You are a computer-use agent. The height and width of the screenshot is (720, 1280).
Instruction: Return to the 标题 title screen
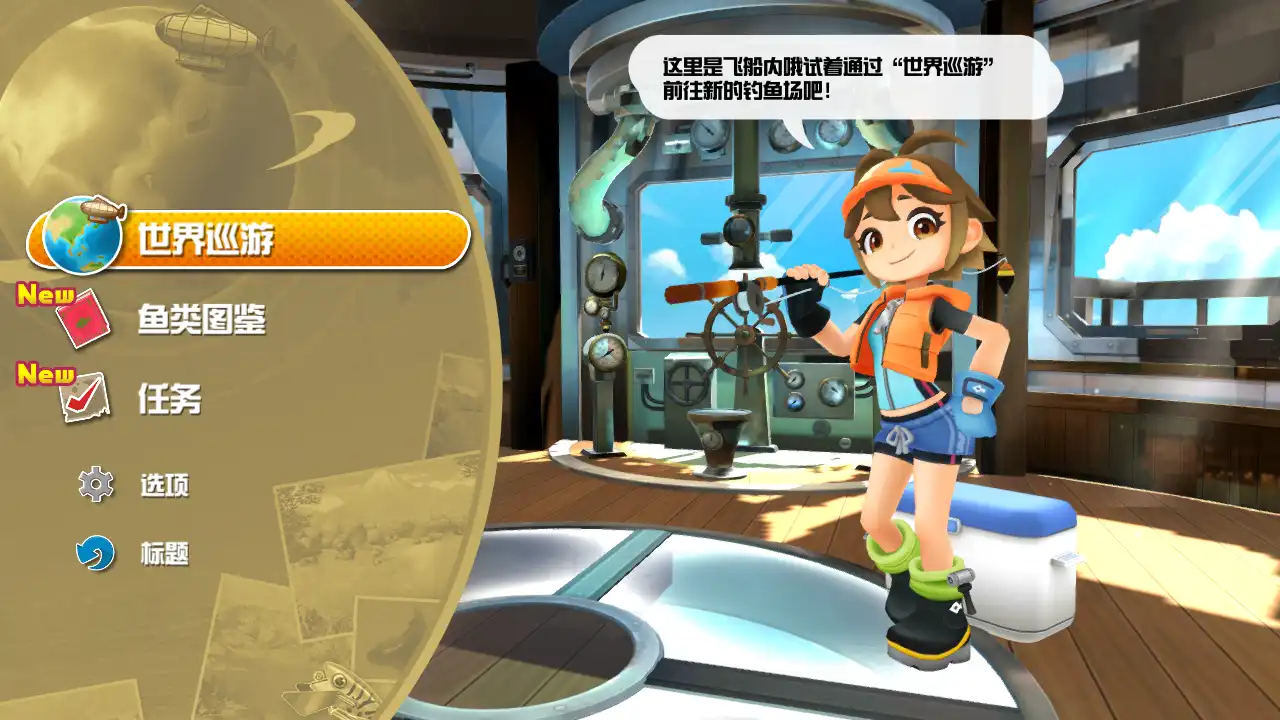[164, 554]
